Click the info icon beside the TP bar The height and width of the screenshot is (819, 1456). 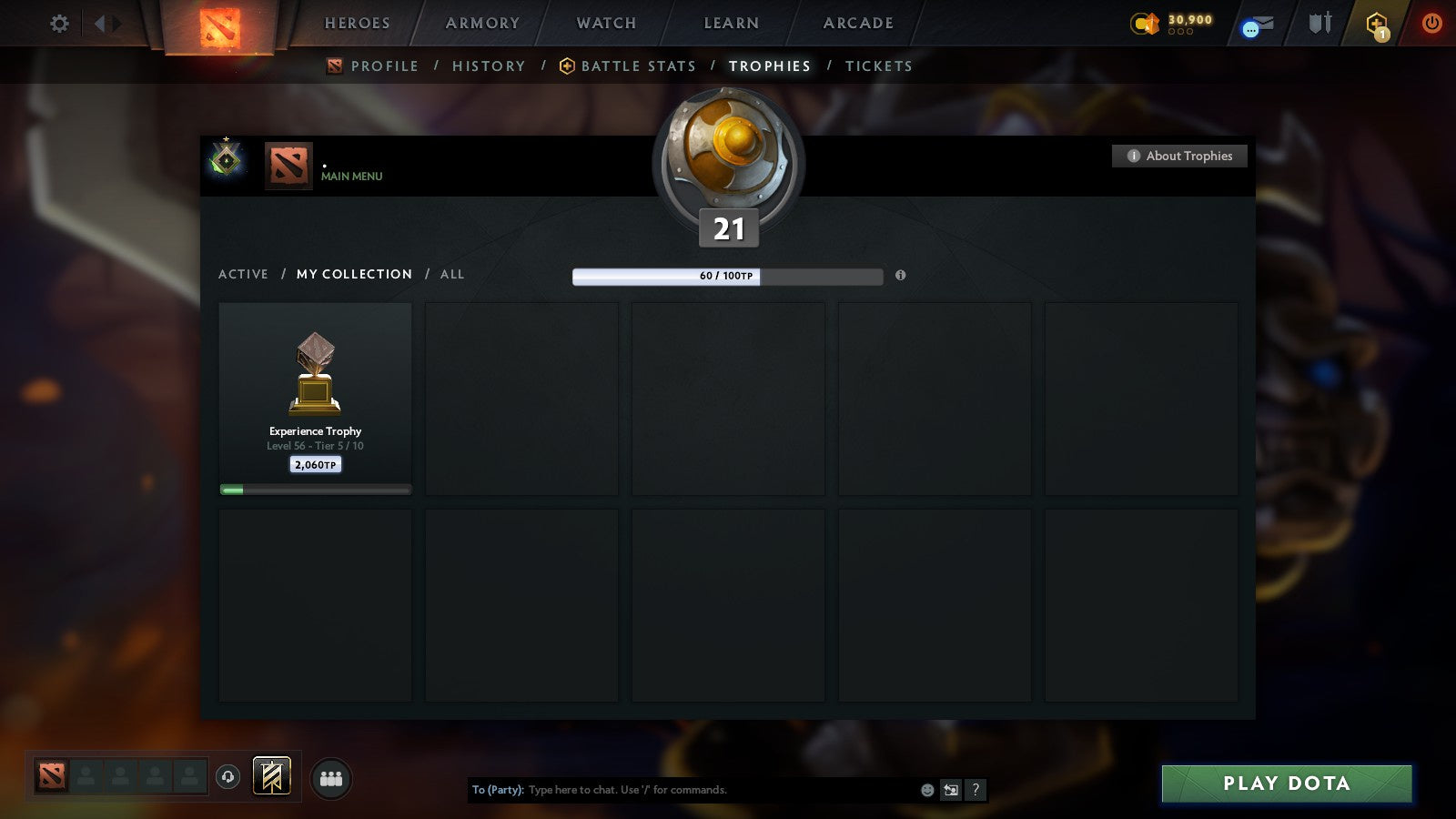[900, 276]
